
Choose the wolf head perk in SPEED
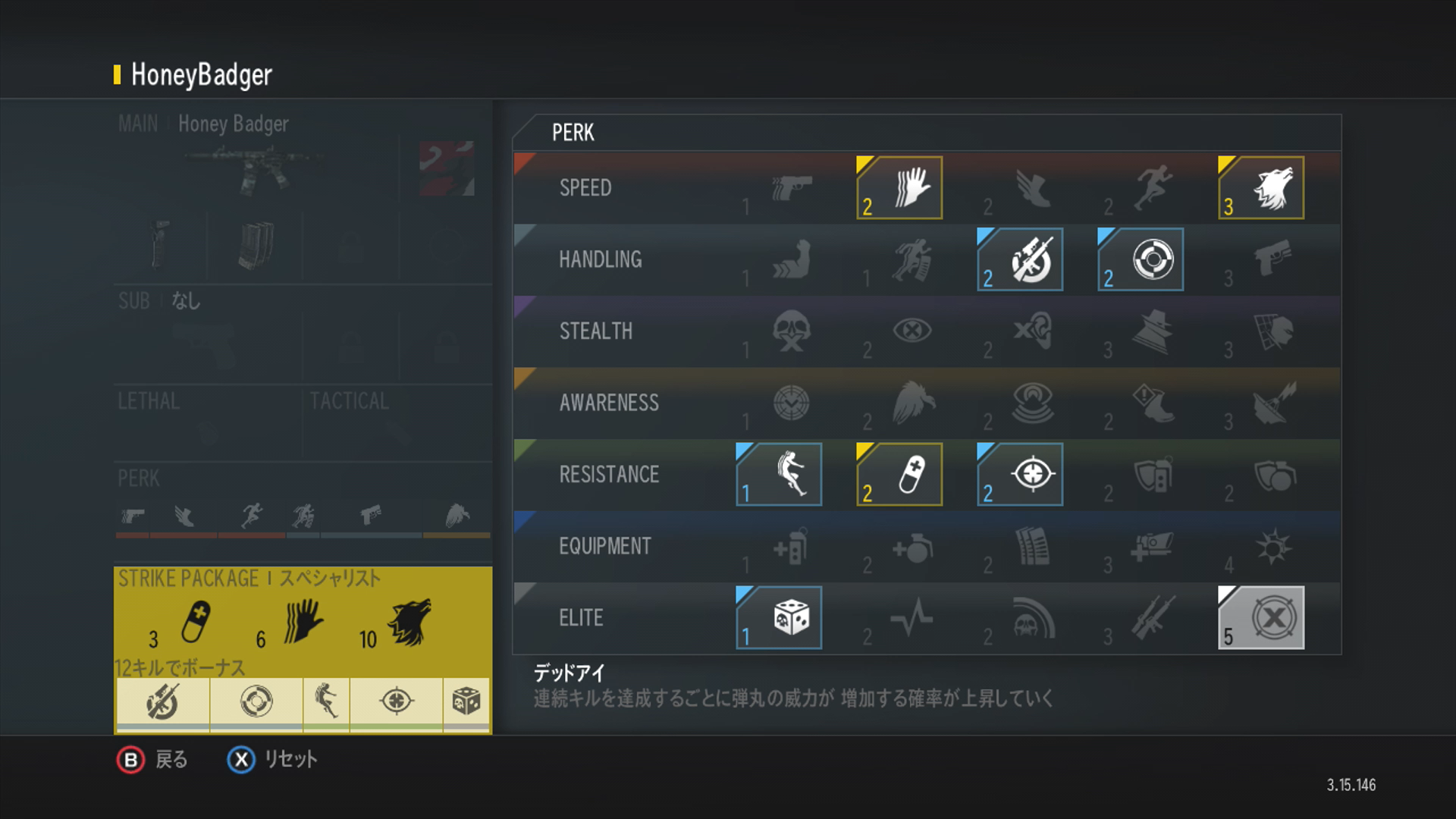pos(1261,188)
